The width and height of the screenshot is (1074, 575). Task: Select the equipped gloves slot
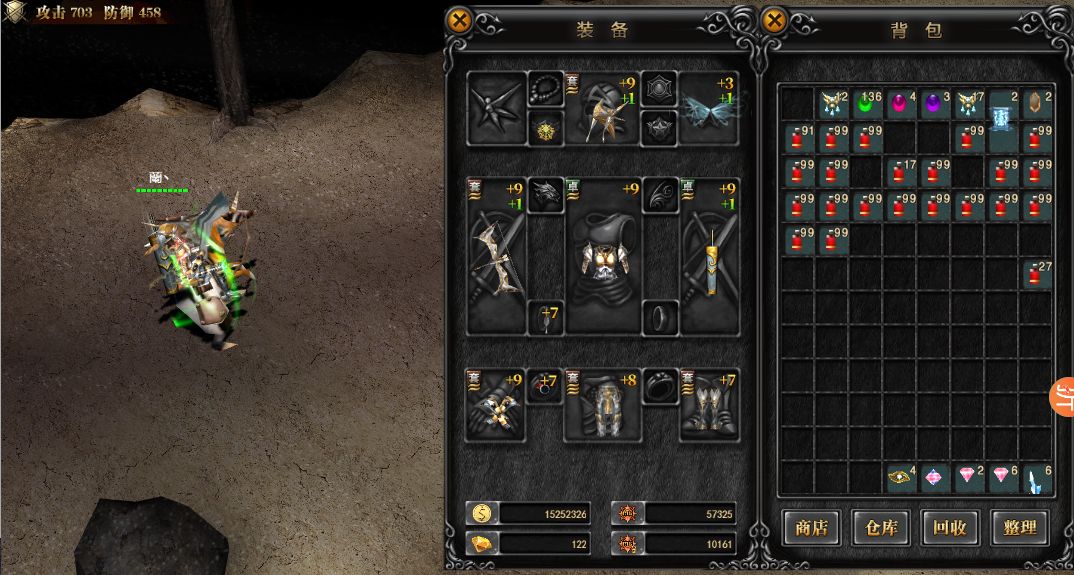point(496,405)
